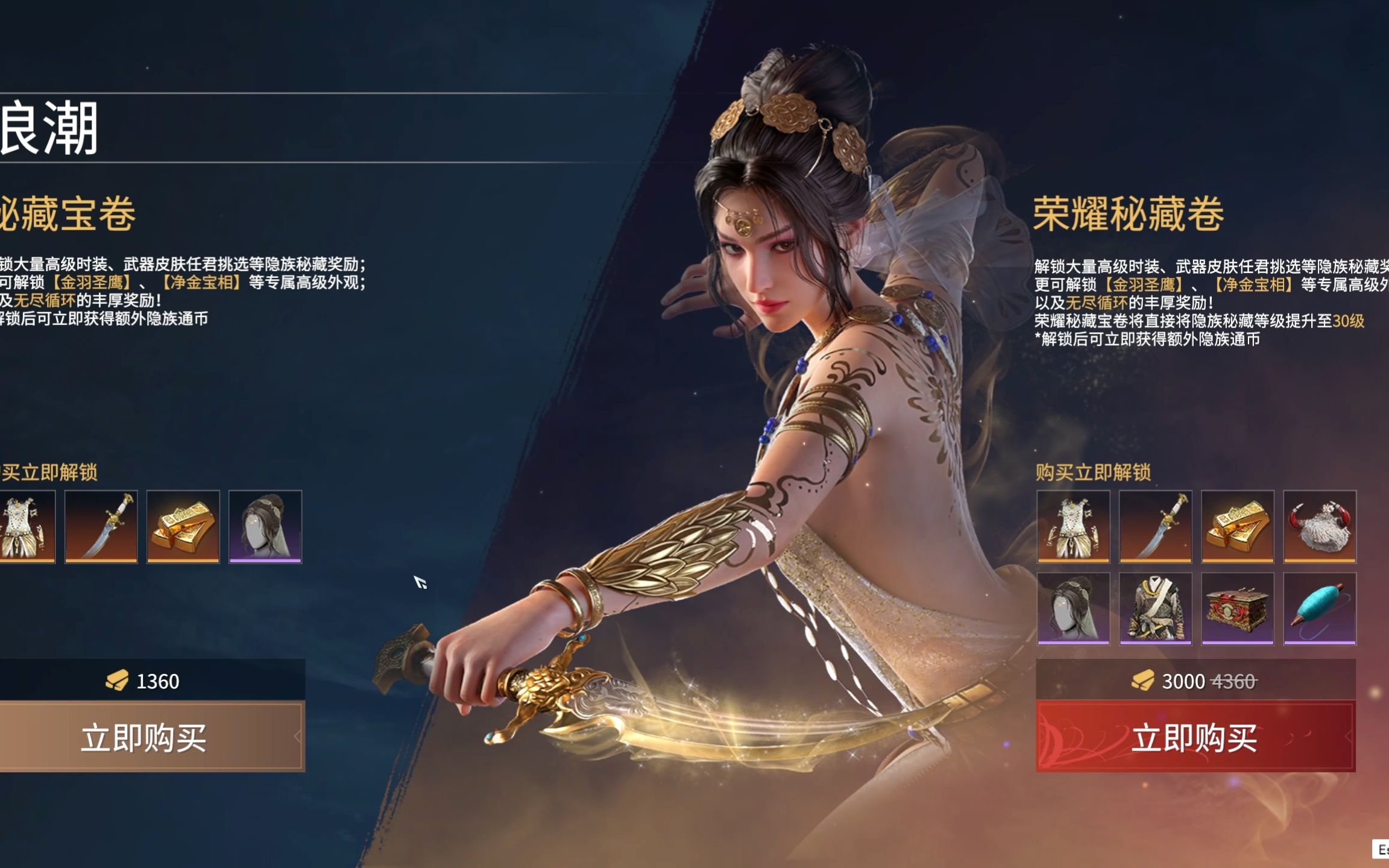The width and height of the screenshot is (1389, 868).
Task: Select the hairstyle preview icon in the left row
Action: point(265,526)
